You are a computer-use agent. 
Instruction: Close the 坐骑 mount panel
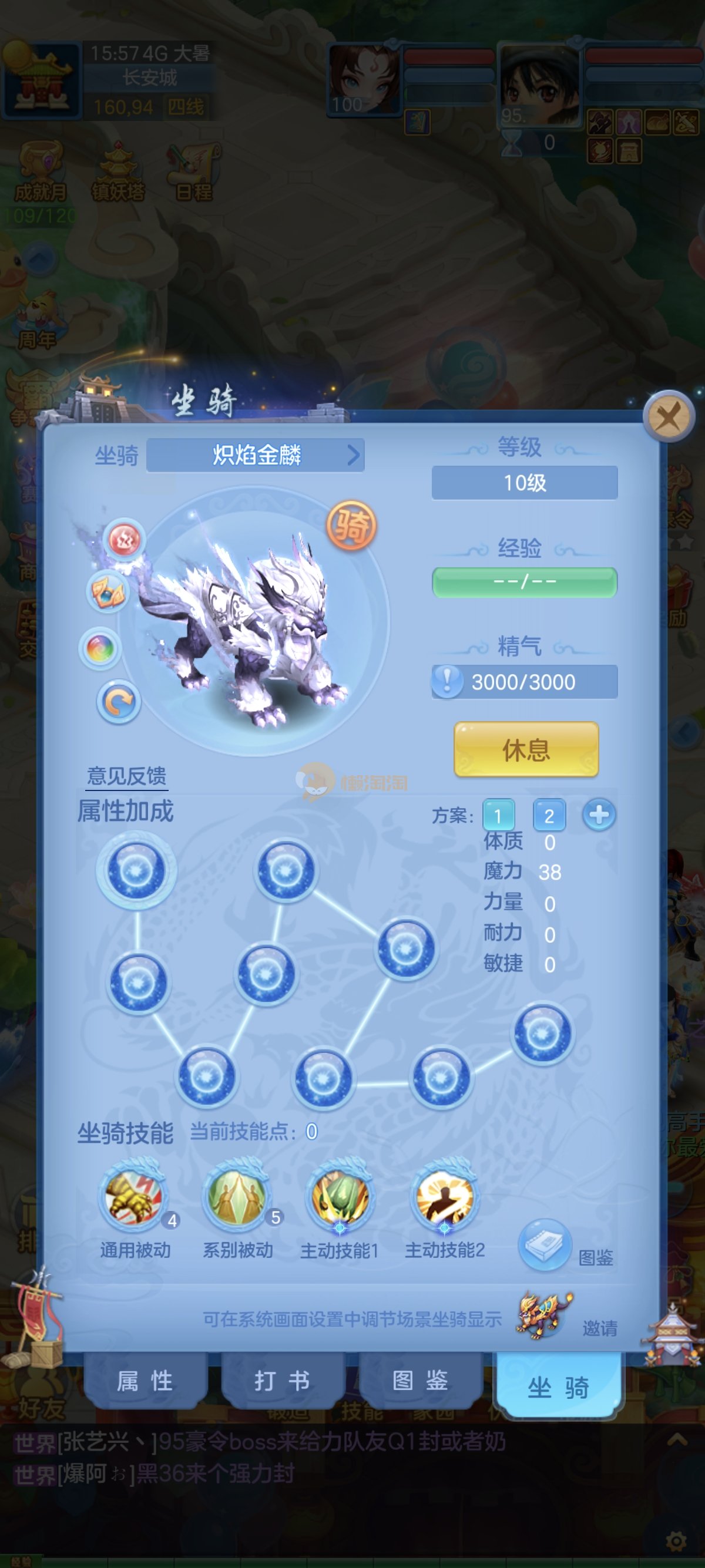click(x=669, y=418)
